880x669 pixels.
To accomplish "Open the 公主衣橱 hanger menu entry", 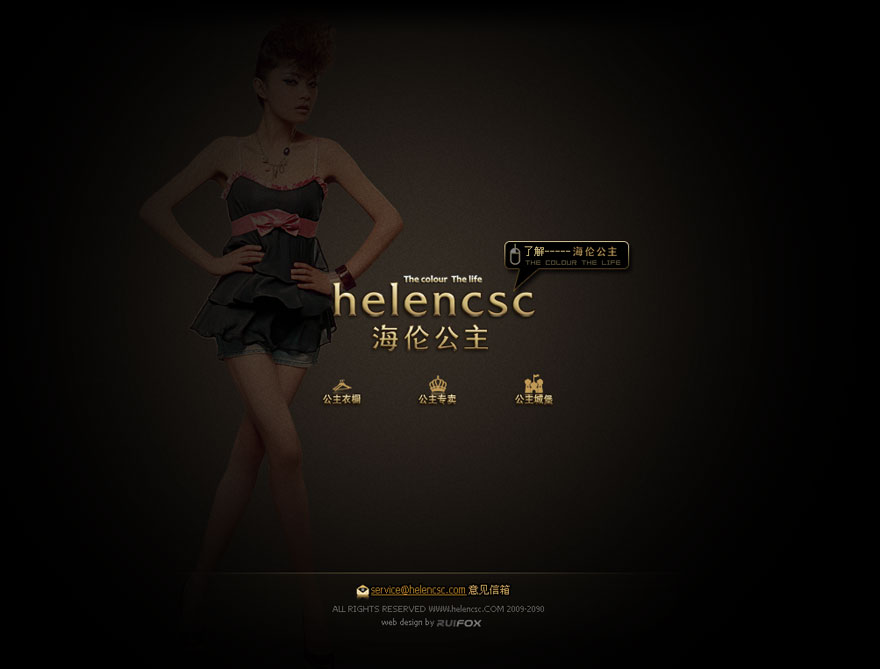I will click(x=341, y=391).
